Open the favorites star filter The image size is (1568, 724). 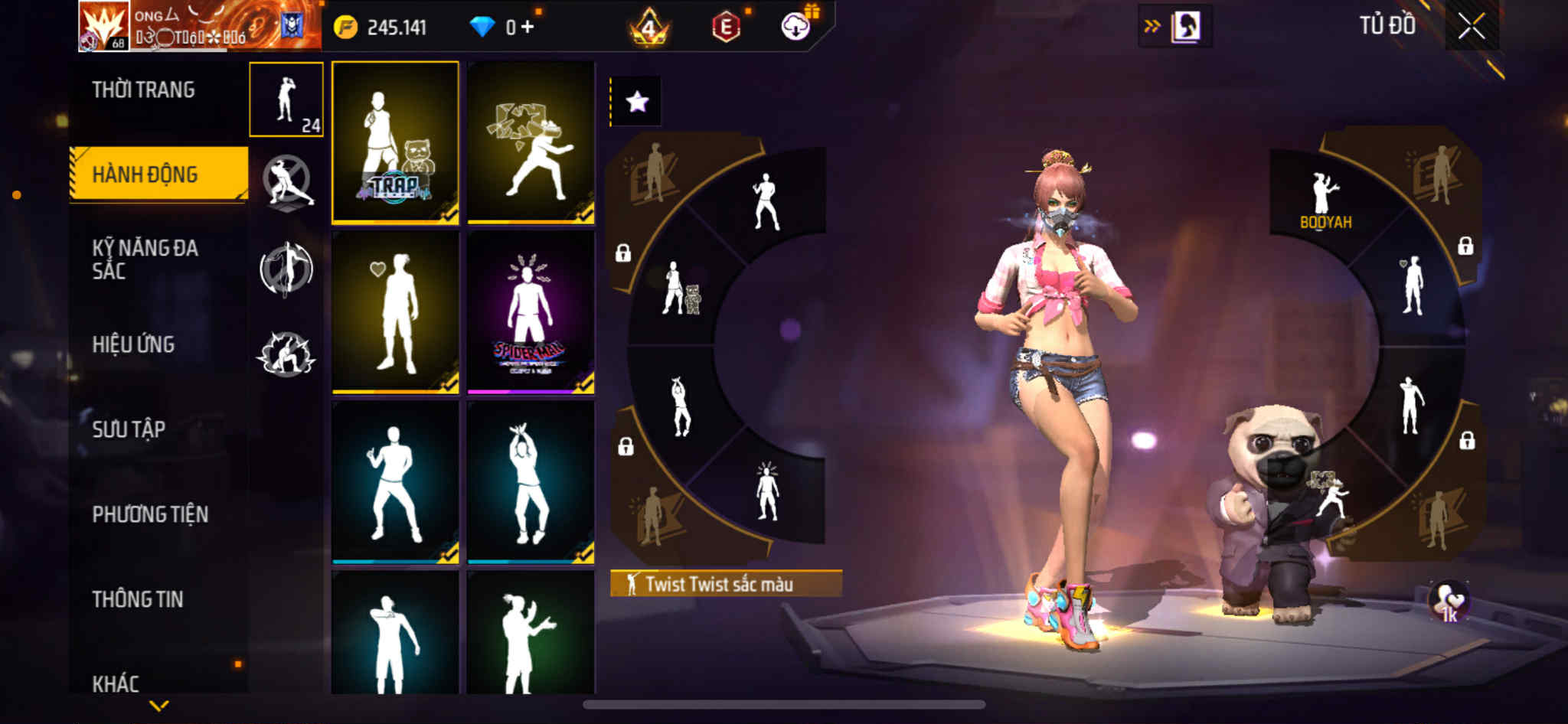point(637,102)
